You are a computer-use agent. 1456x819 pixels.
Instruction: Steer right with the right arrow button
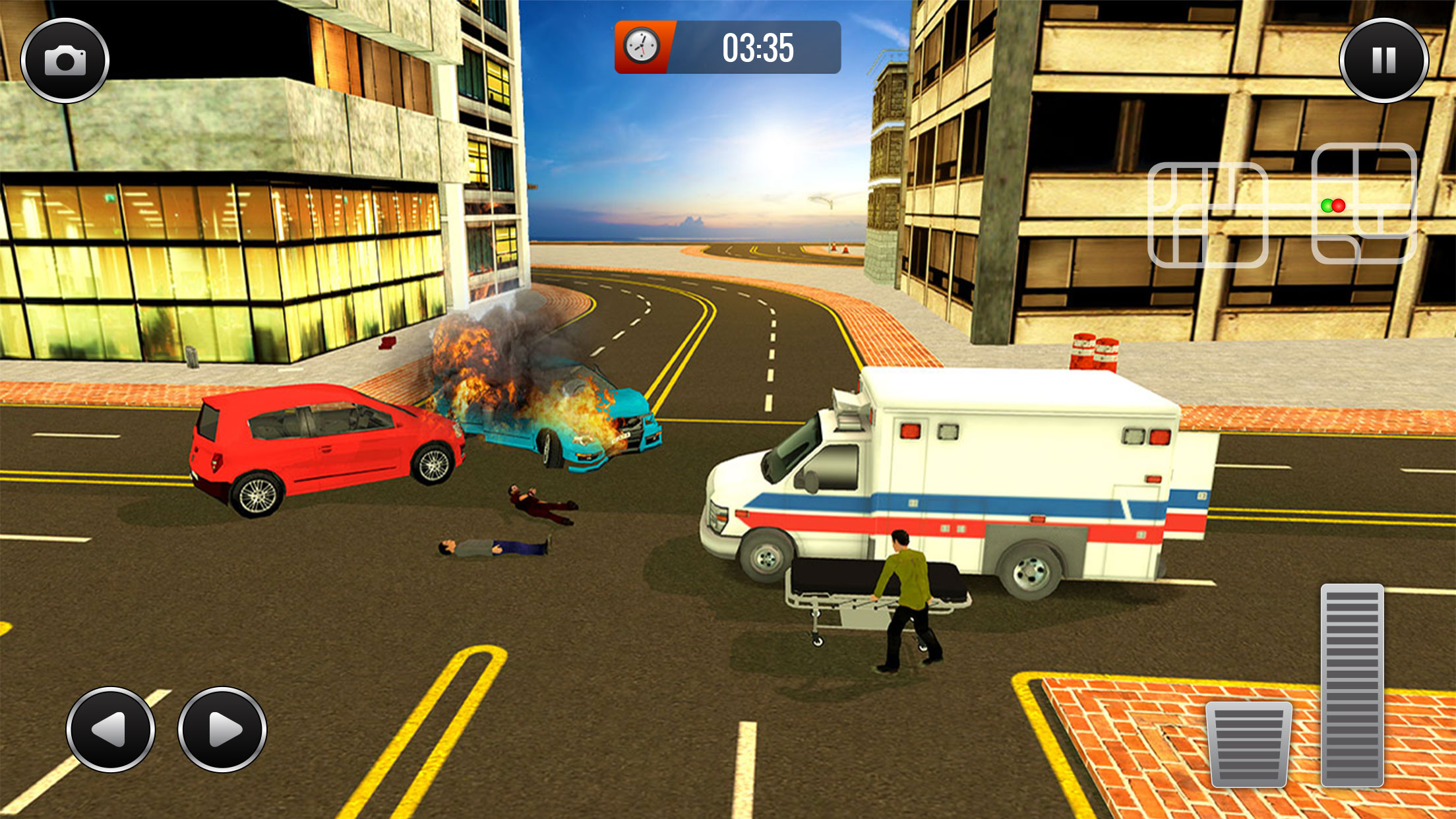tap(222, 729)
